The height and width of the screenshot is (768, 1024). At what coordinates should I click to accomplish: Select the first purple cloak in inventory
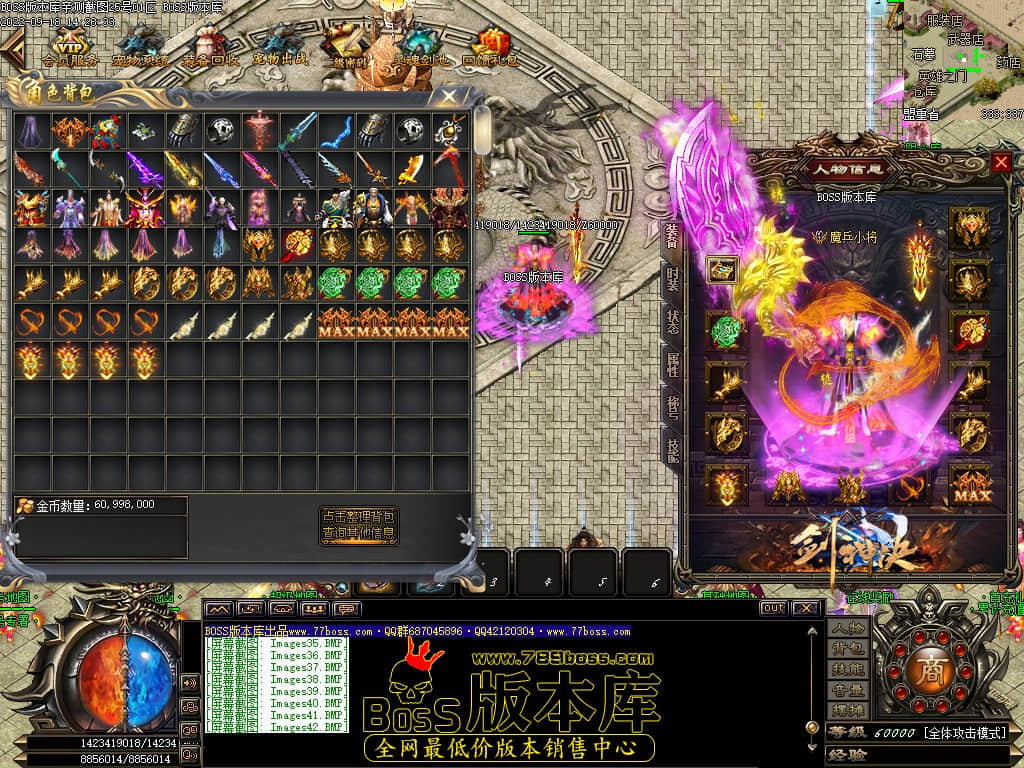pyautogui.click(x=33, y=130)
